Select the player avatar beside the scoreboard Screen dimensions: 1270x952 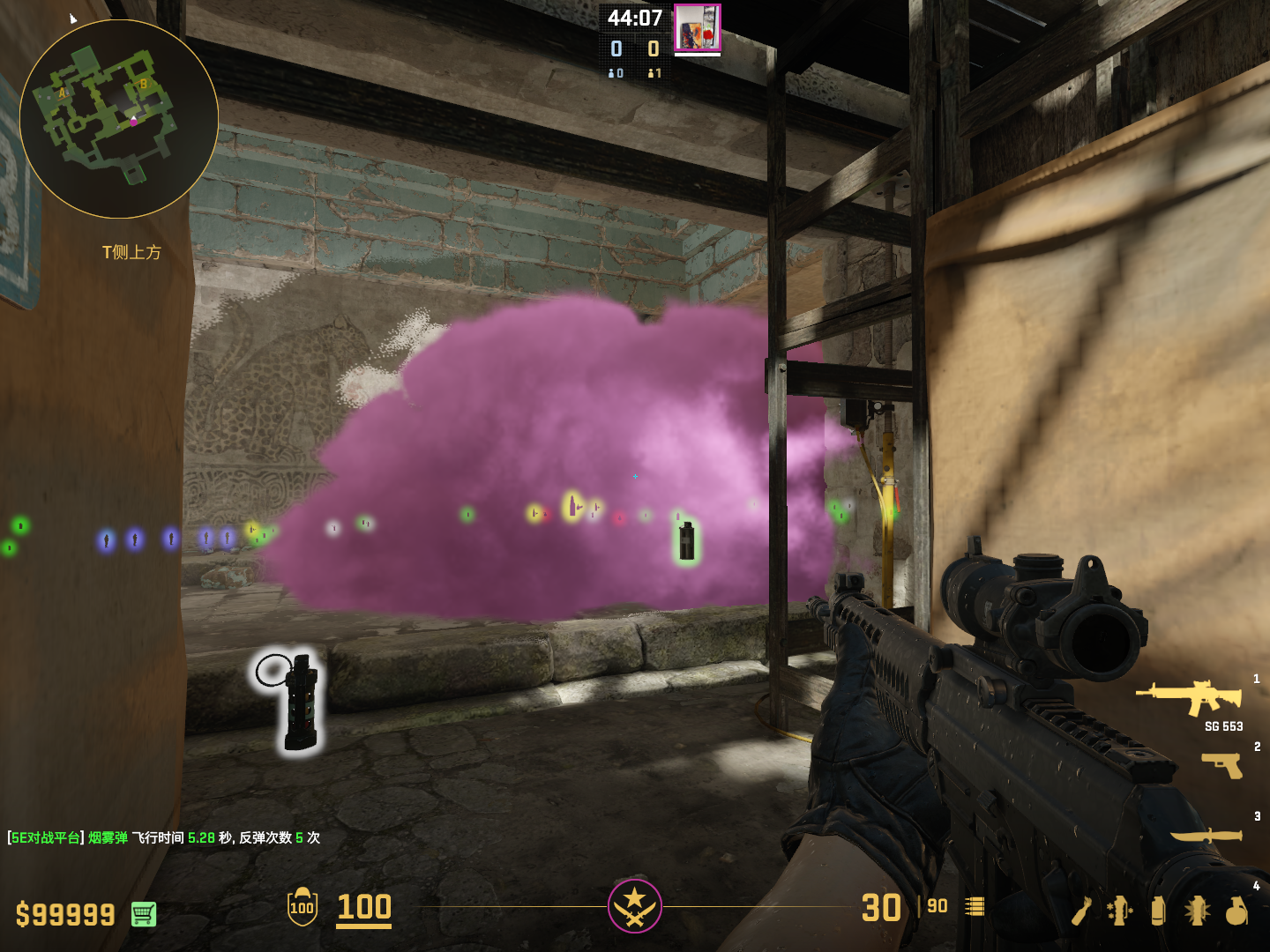point(698,28)
